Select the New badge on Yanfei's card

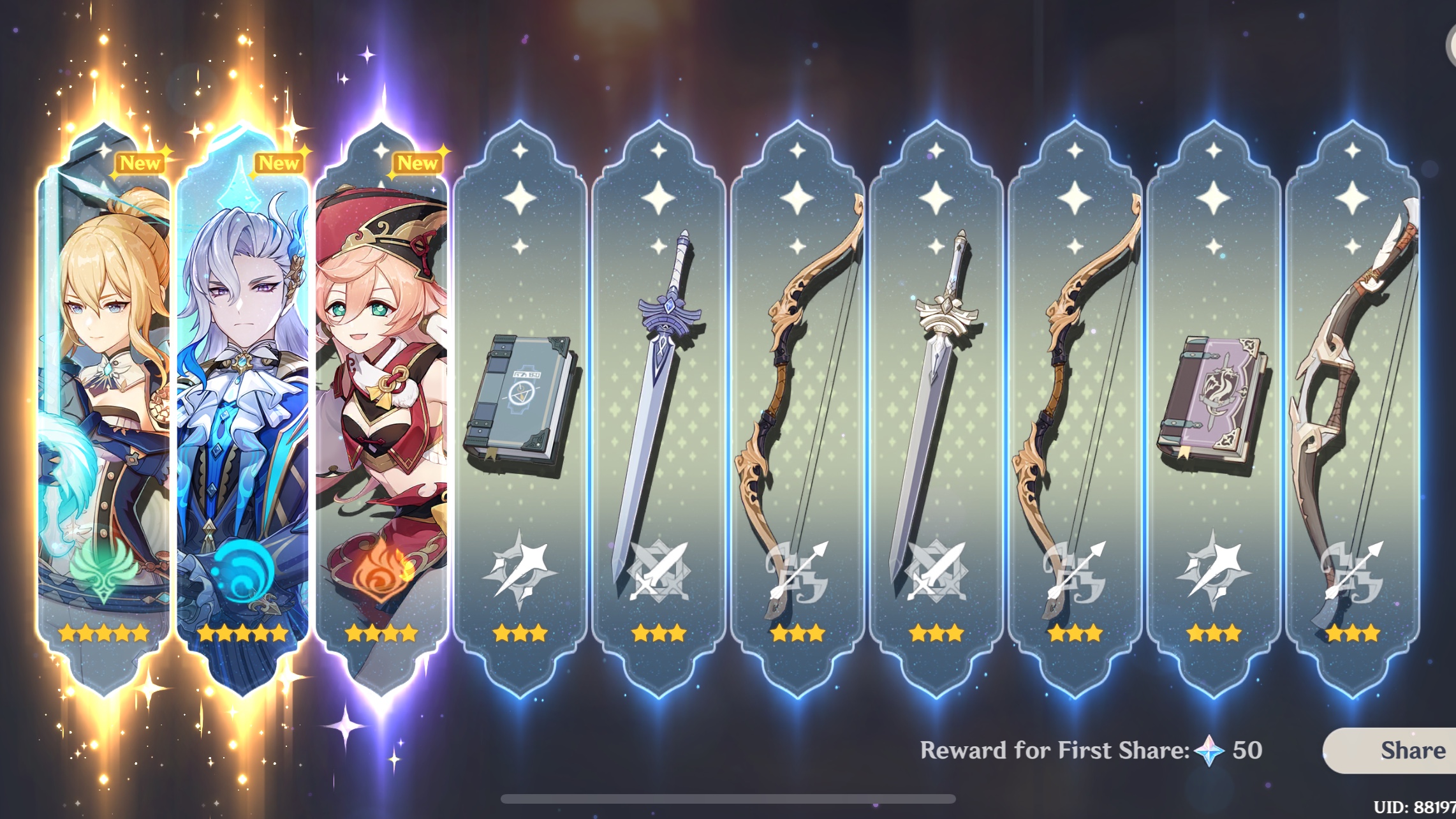pyautogui.click(x=421, y=164)
